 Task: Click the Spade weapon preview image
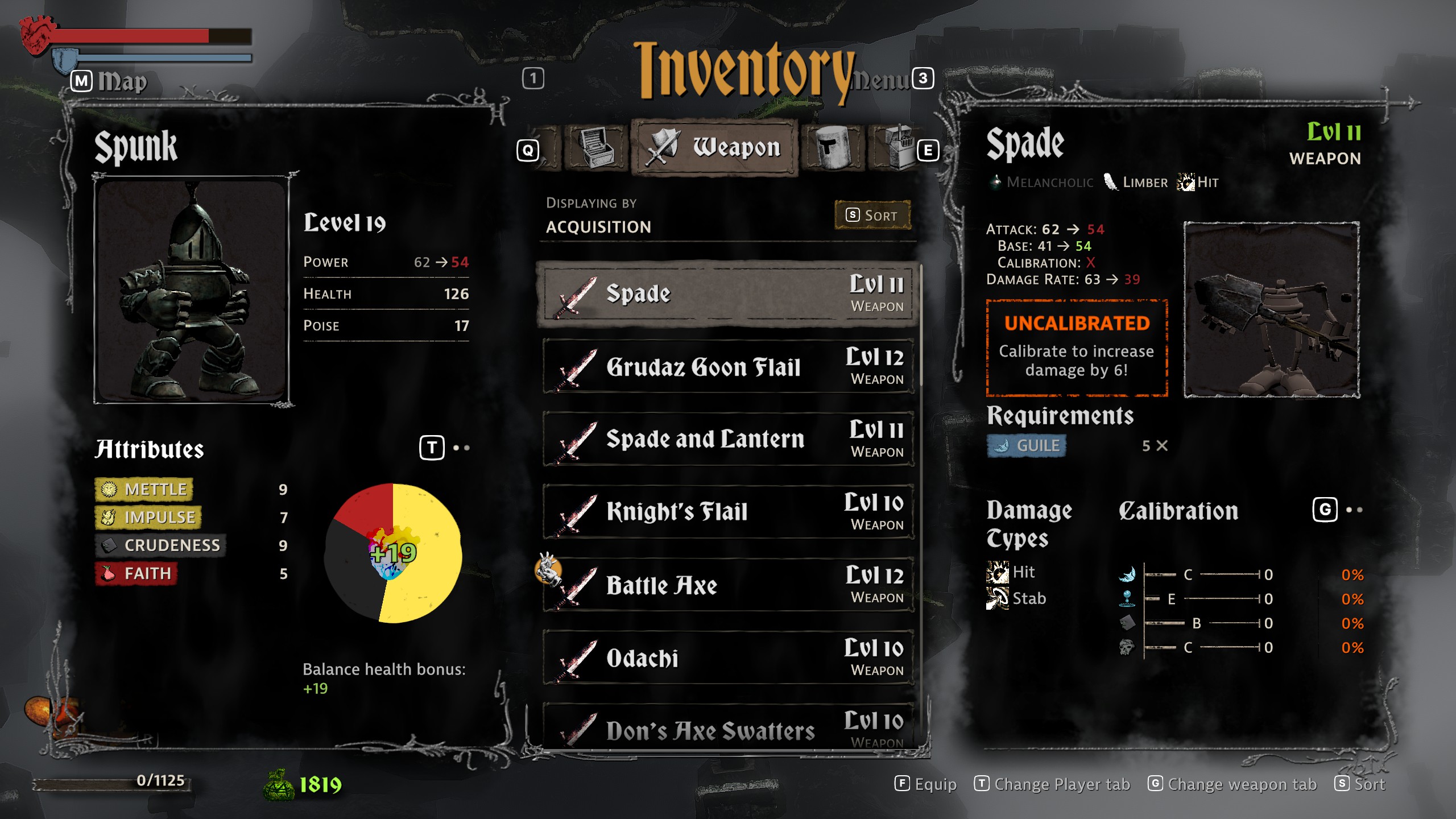pos(1271,310)
